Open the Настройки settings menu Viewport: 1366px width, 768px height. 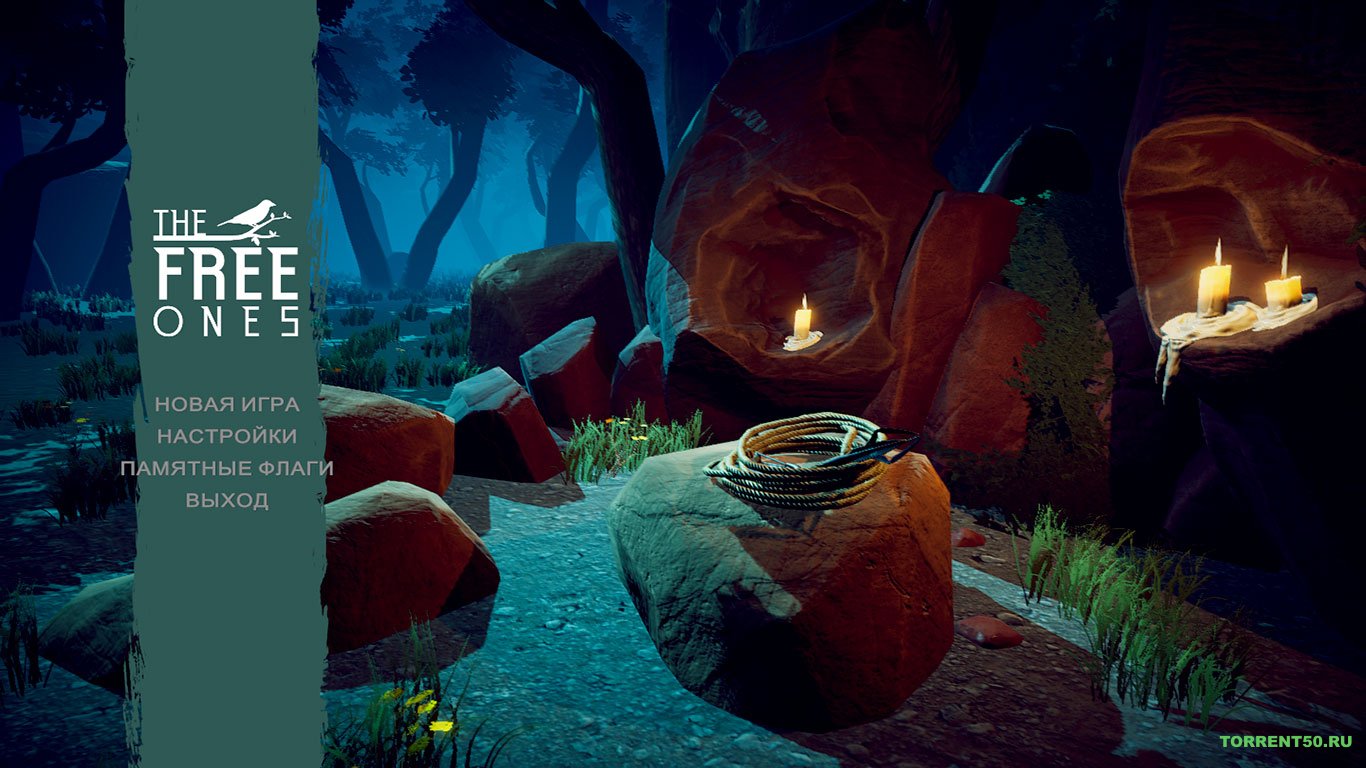(x=227, y=436)
